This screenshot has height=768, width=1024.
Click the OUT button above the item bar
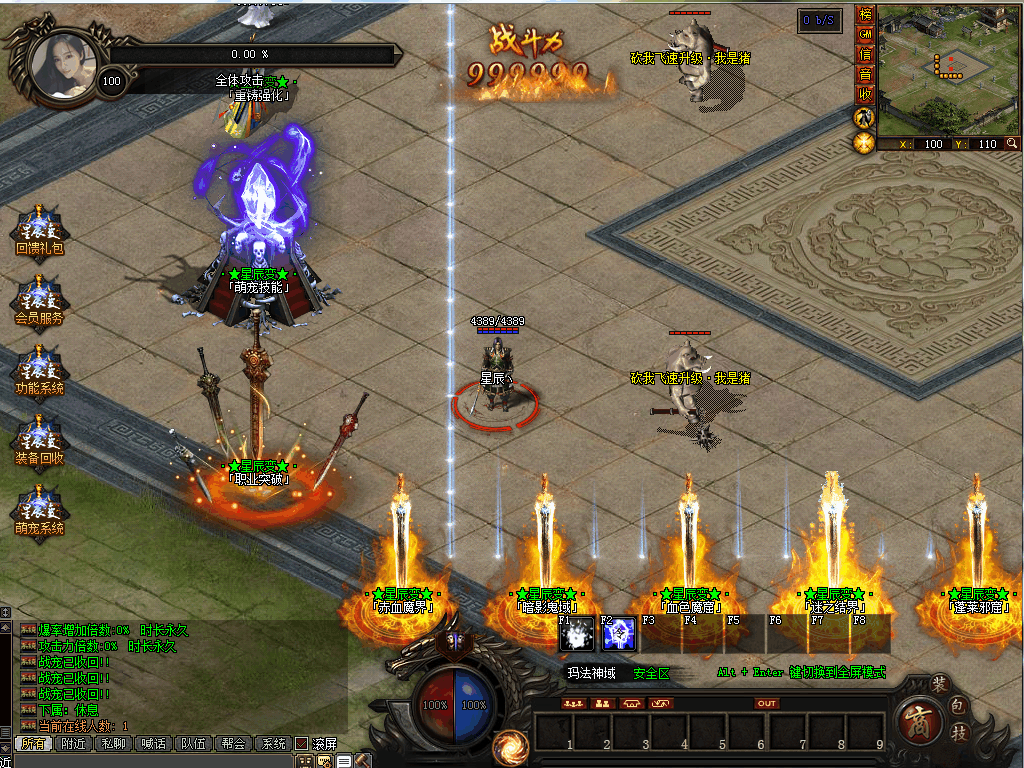pyautogui.click(x=766, y=703)
